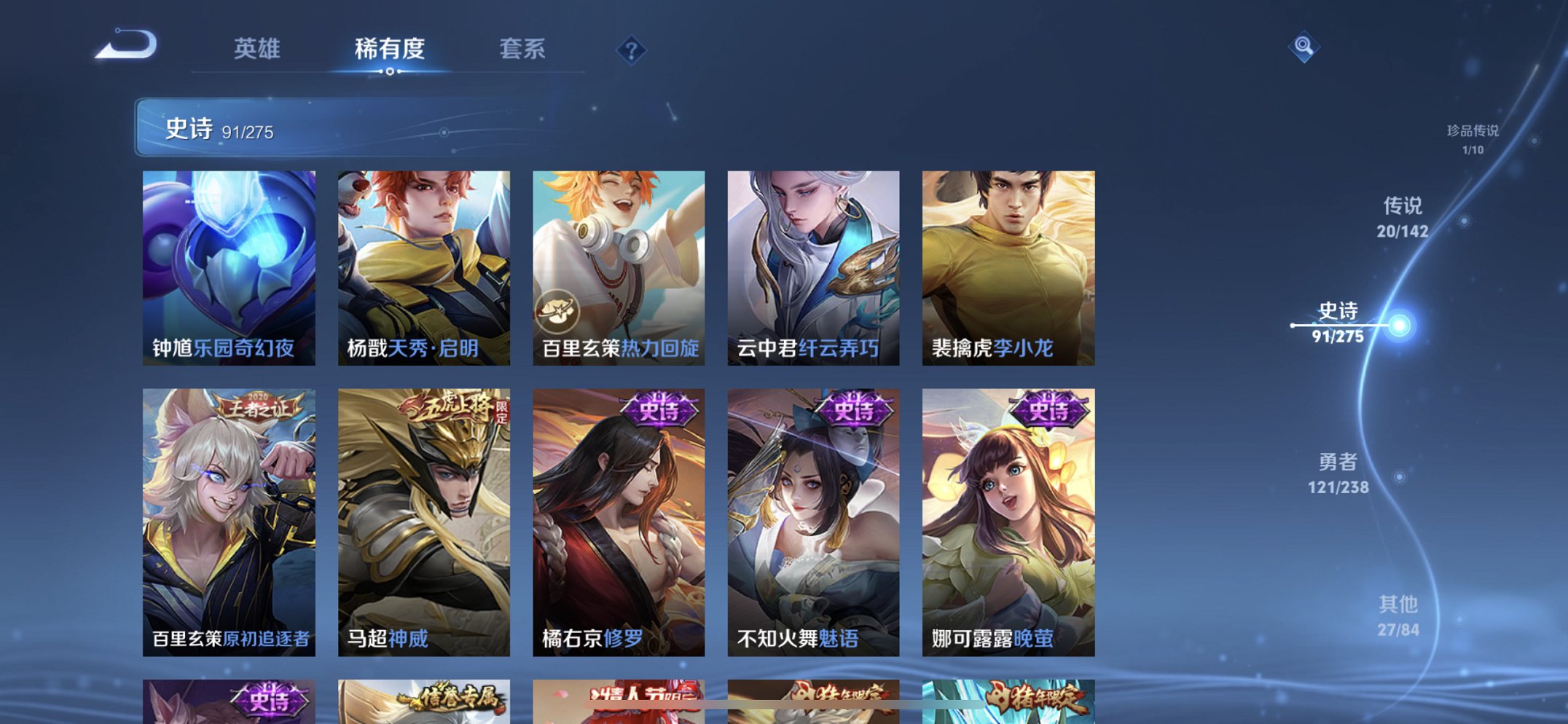Image resolution: width=1568 pixels, height=724 pixels.
Task: Switch to the 套系 tab
Action: pyautogui.click(x=523, y=50)
